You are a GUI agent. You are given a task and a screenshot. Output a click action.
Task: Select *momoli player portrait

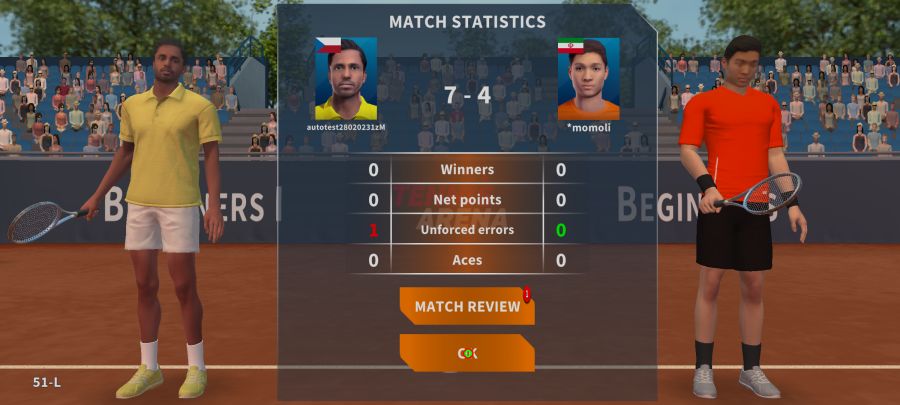[588, 79]
